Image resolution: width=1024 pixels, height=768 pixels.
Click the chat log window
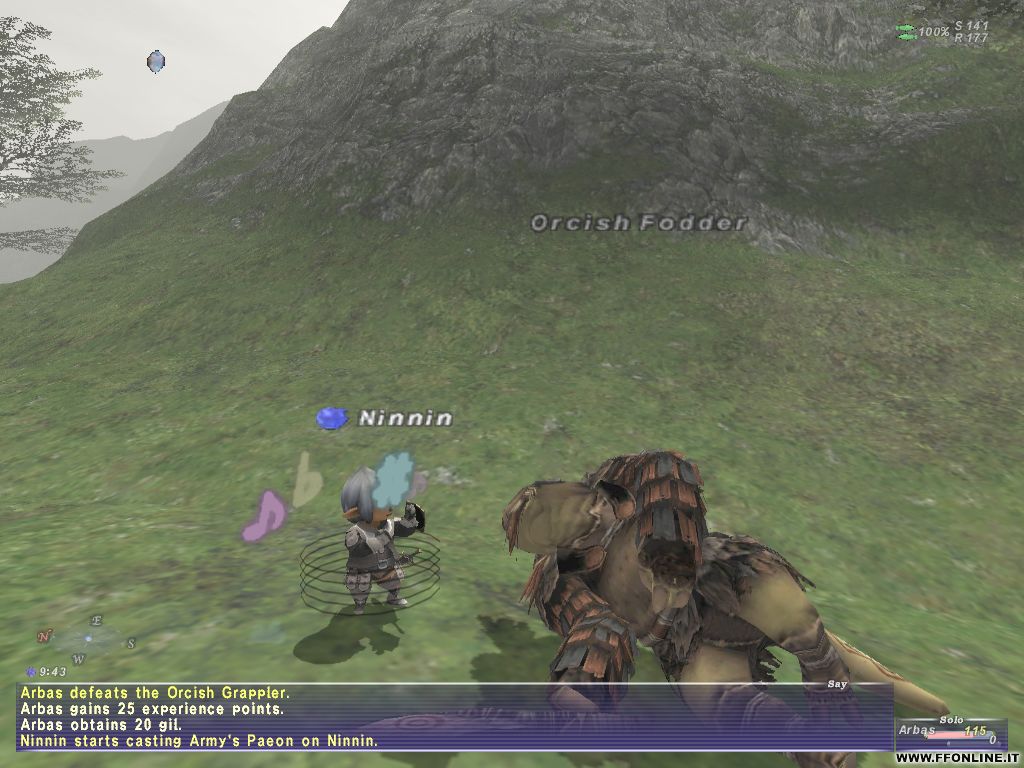pos(450,716)
